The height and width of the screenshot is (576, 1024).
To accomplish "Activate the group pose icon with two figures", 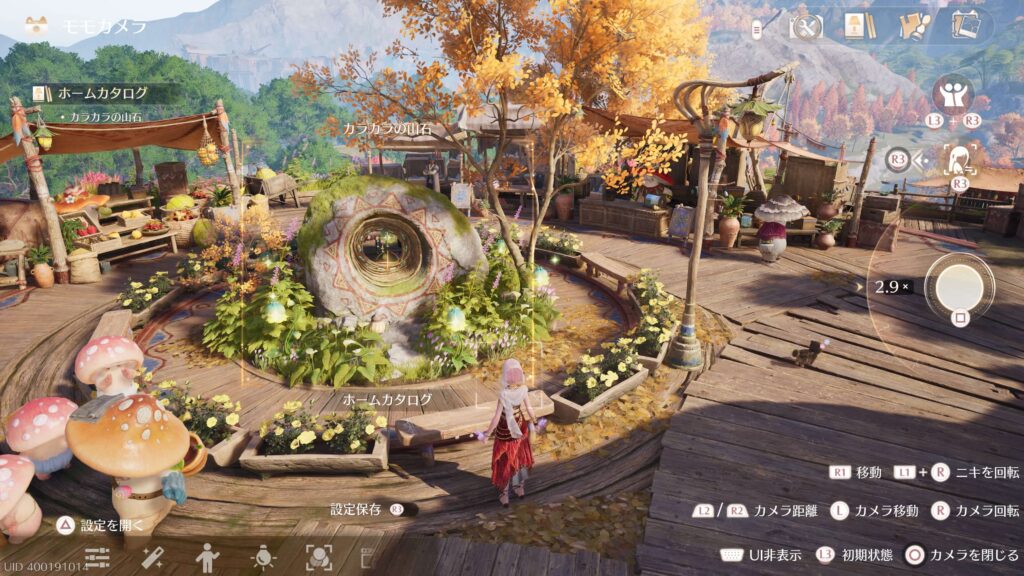I will click(x=952, y=93).
